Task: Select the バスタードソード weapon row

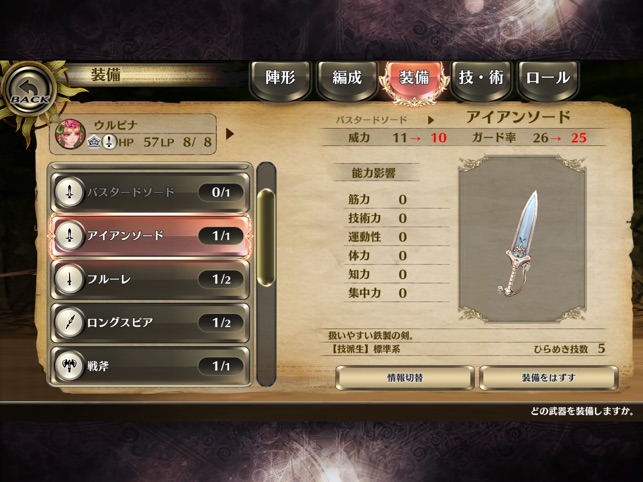Action: click(148, 192)
